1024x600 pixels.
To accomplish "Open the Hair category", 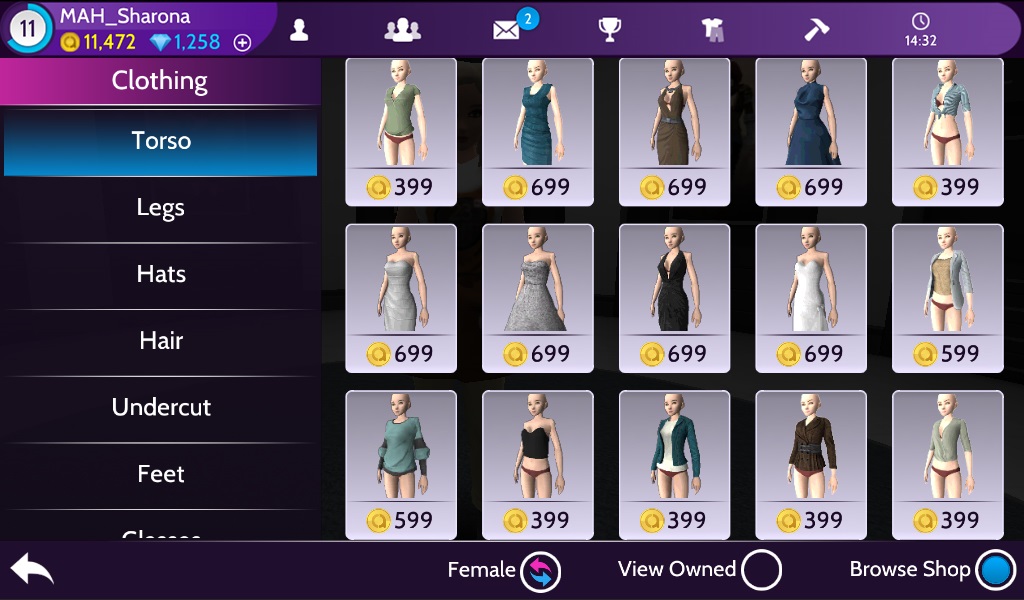I will click(x=160, y=341).
